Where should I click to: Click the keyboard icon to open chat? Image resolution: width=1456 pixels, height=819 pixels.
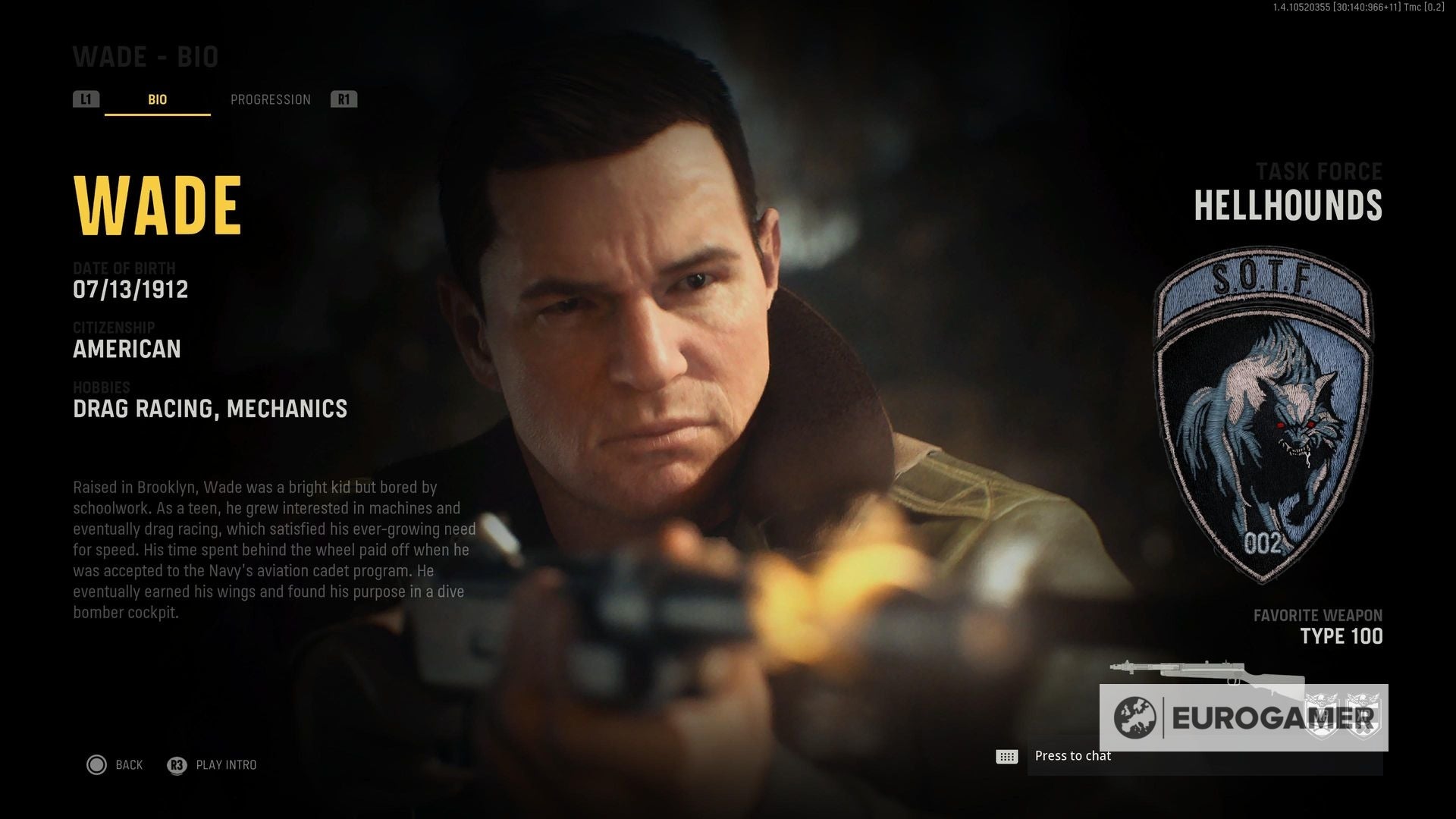click(x=1006, y=755)
